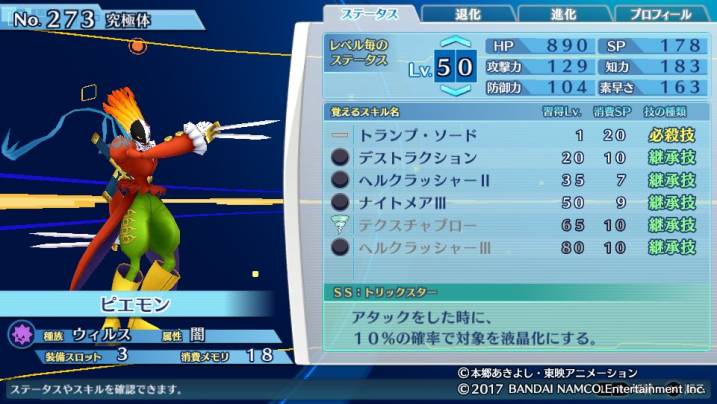Decrease level with the down arrow below 50

click(454, 91)
